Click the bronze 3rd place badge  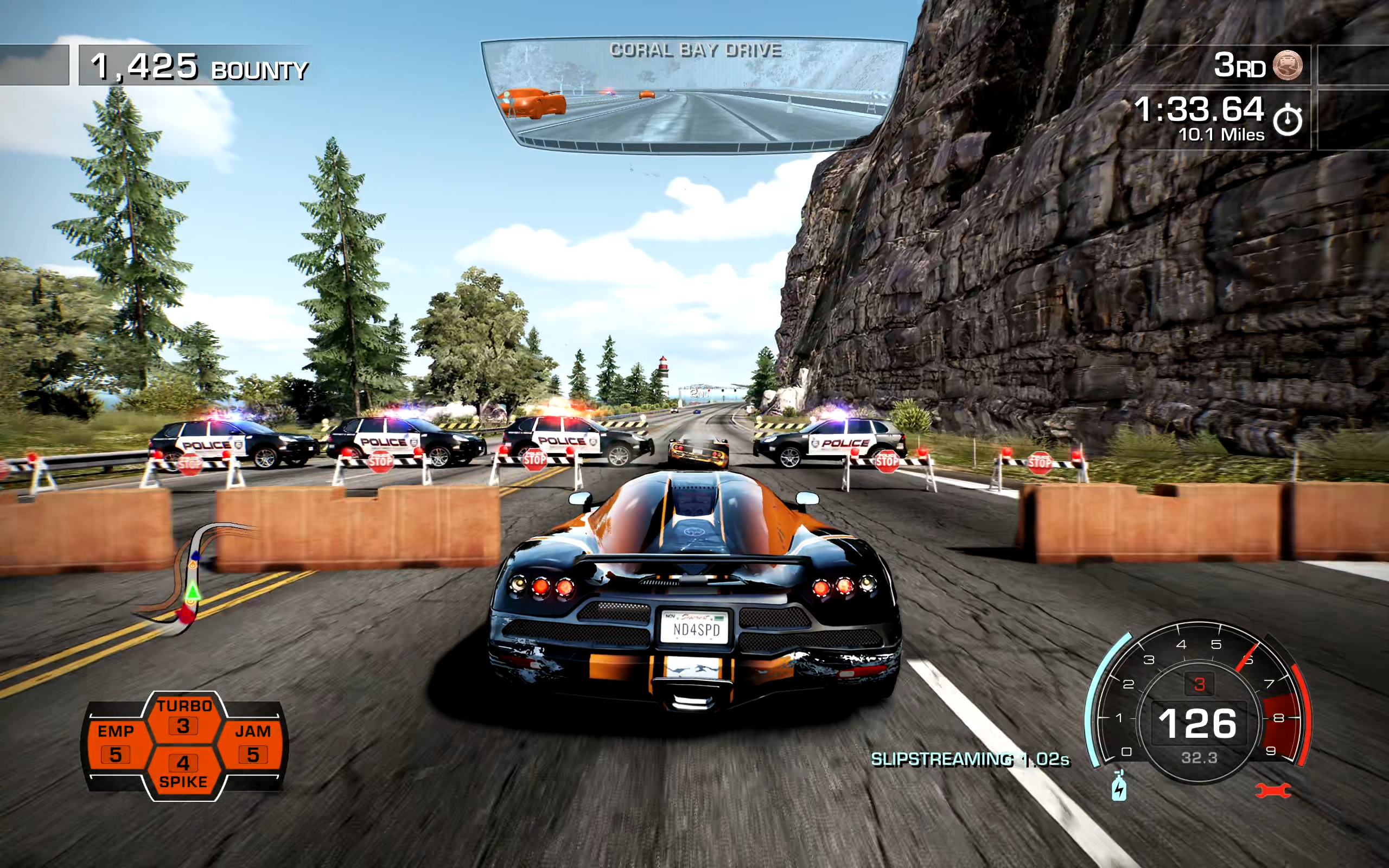click(1288, 65)
